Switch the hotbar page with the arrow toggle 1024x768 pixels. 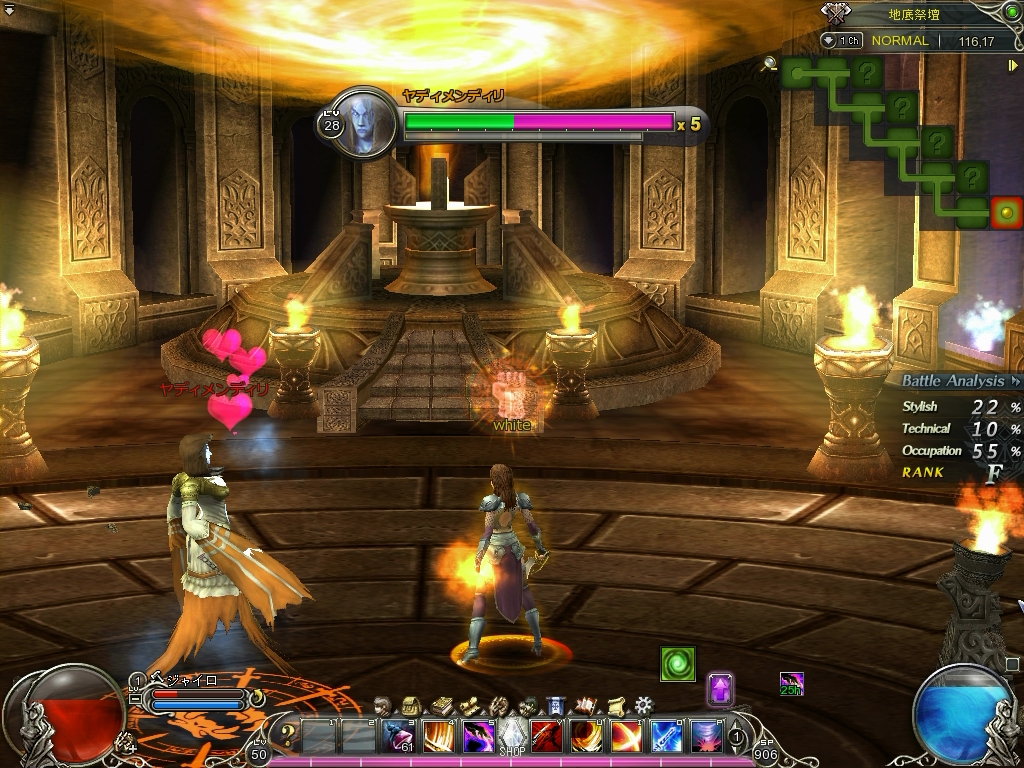point(738,737)
